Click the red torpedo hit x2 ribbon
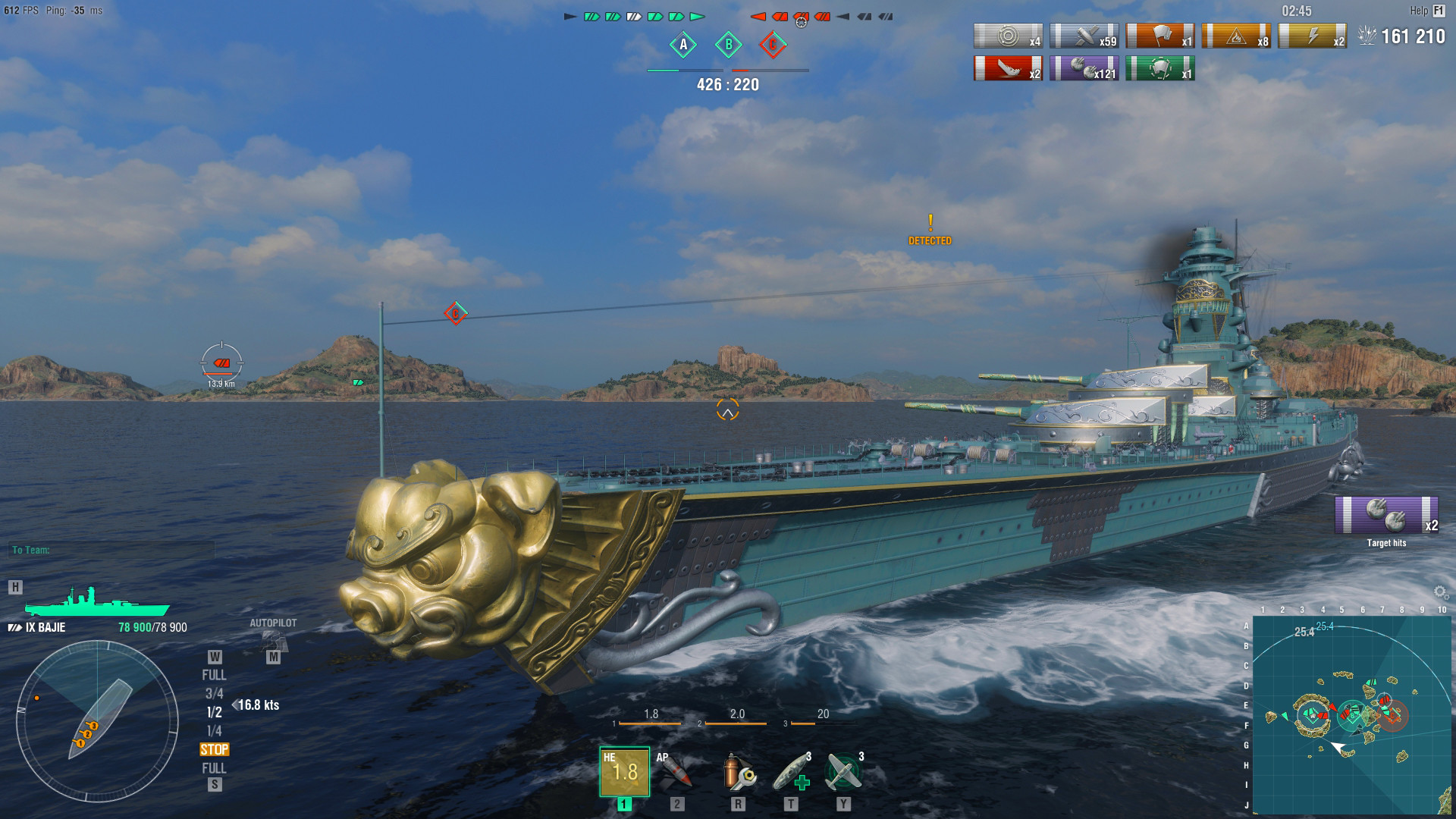This screenshot has height=819, width=1456. click(1007, 71)
